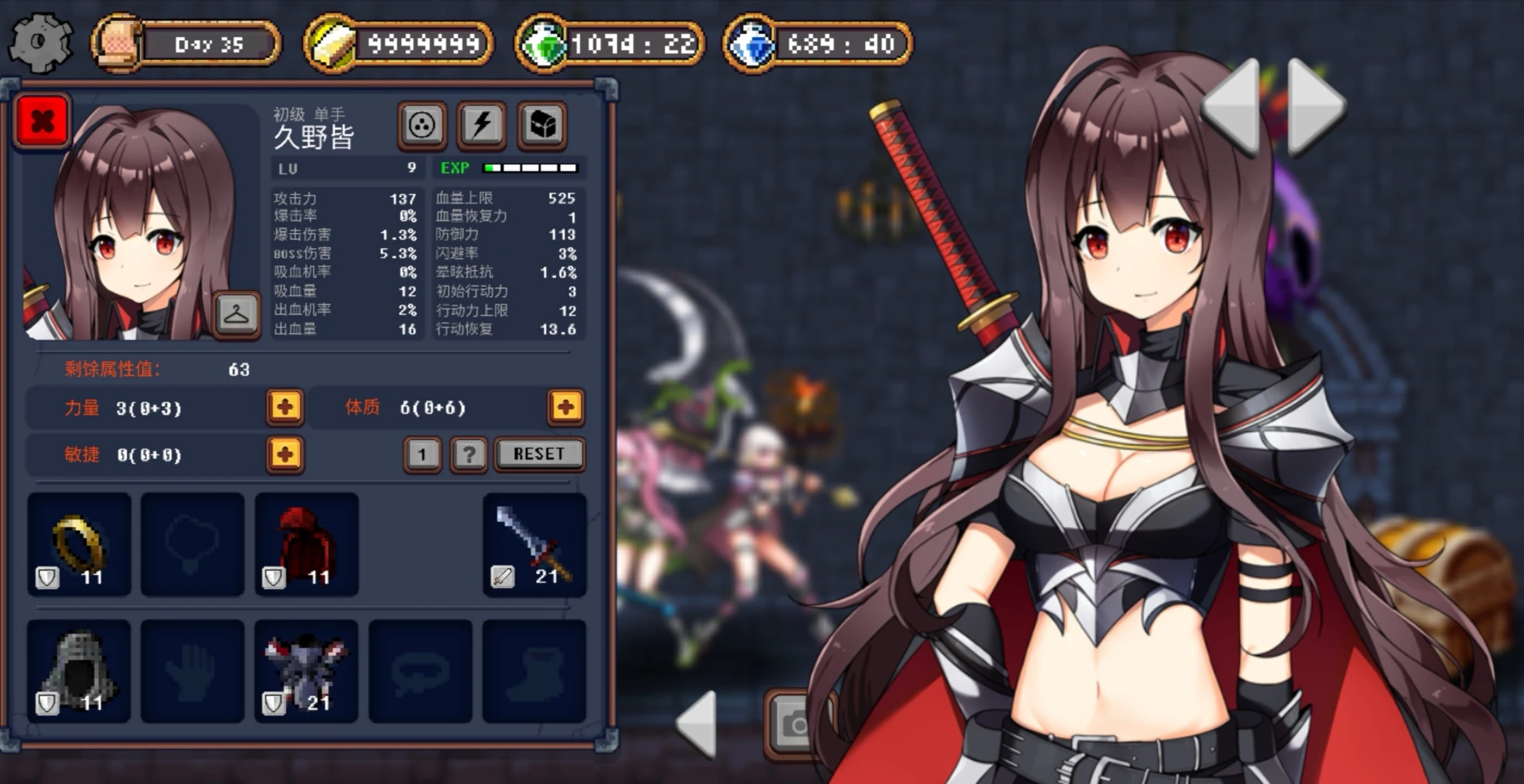1524x784 pixels.
Task: Reset allocated attribute points
Action: coord(539,454)
